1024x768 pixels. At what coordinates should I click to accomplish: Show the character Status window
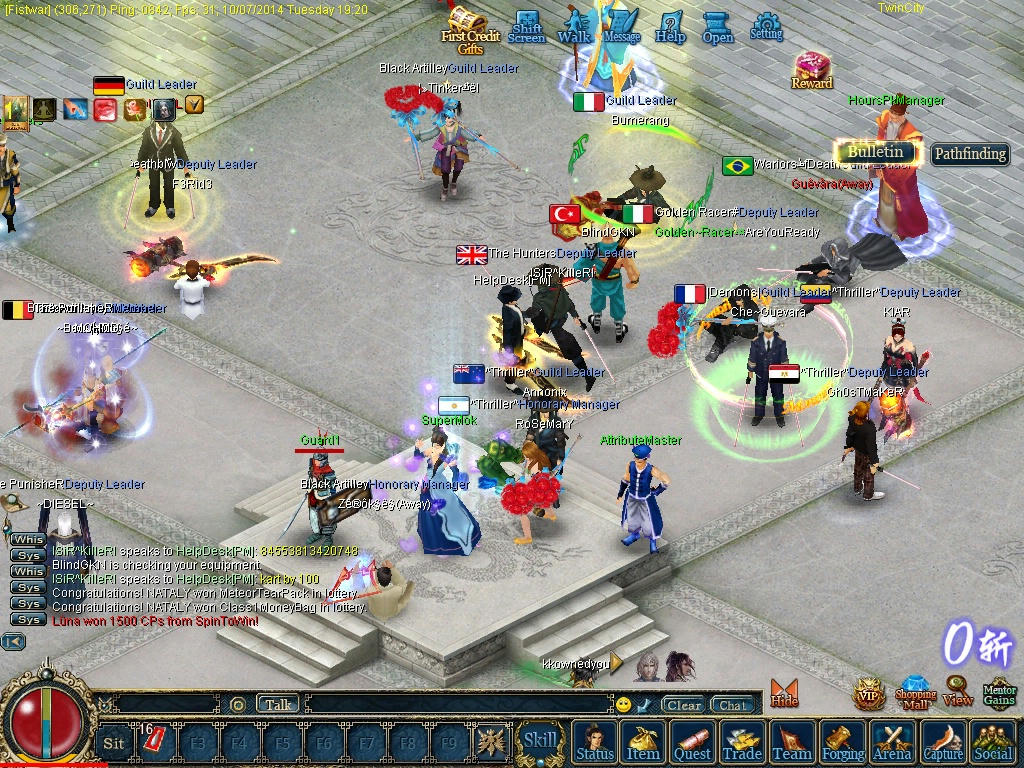(x=595, y=743)
